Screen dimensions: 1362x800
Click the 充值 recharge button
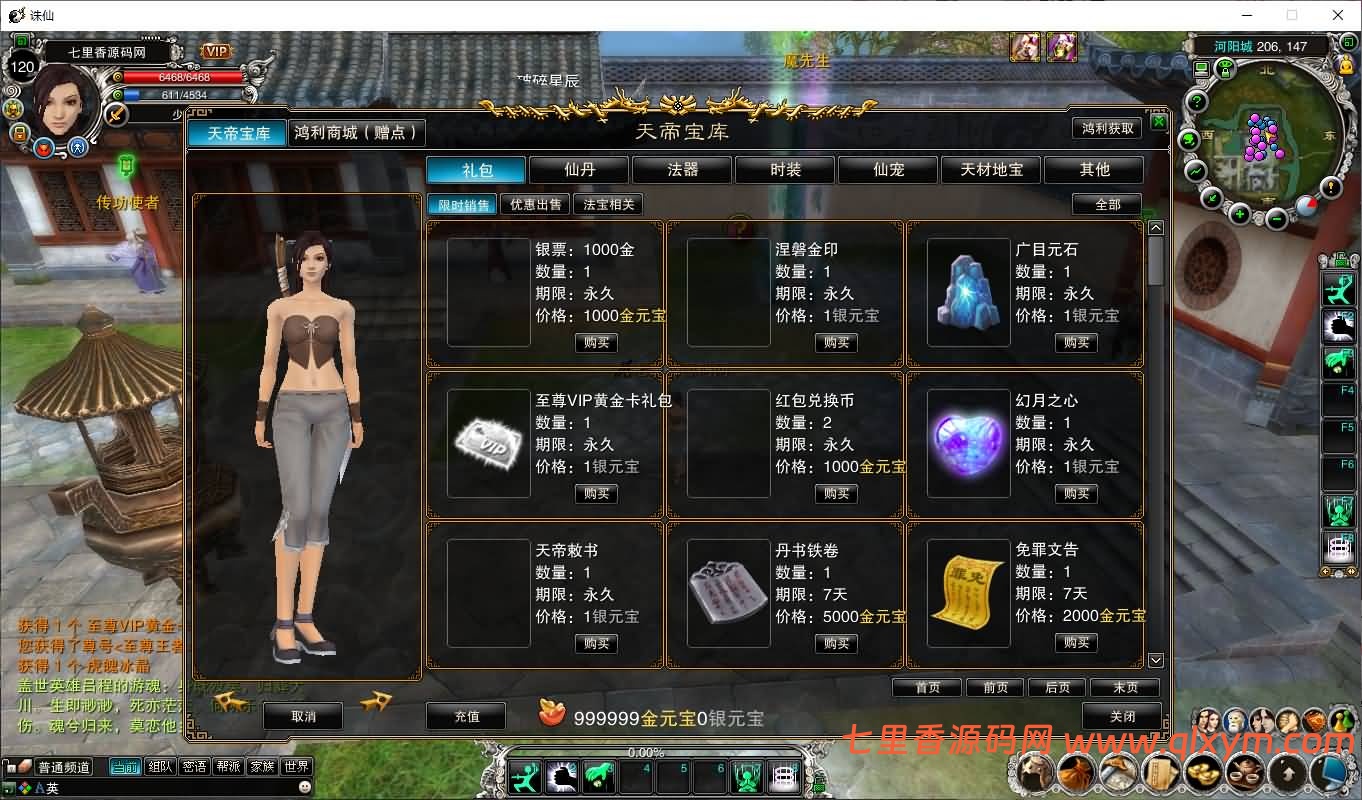pyautogui.click(x=466, y=716)
